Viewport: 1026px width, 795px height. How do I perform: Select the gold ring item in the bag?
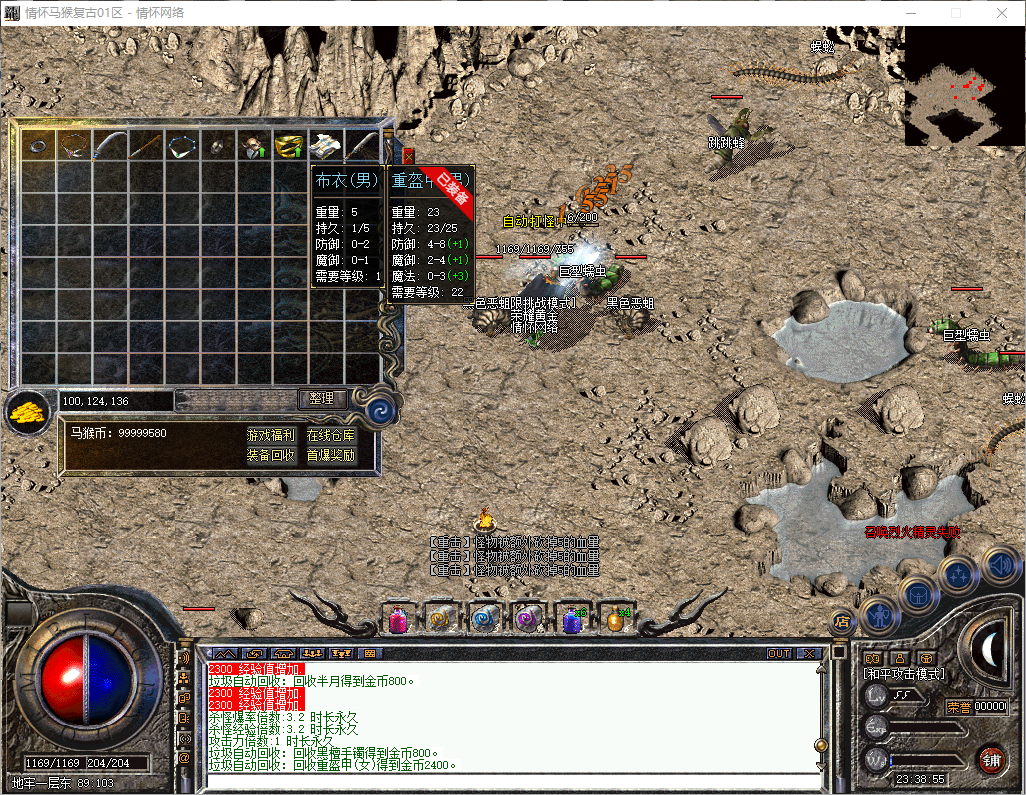[289, 147]
